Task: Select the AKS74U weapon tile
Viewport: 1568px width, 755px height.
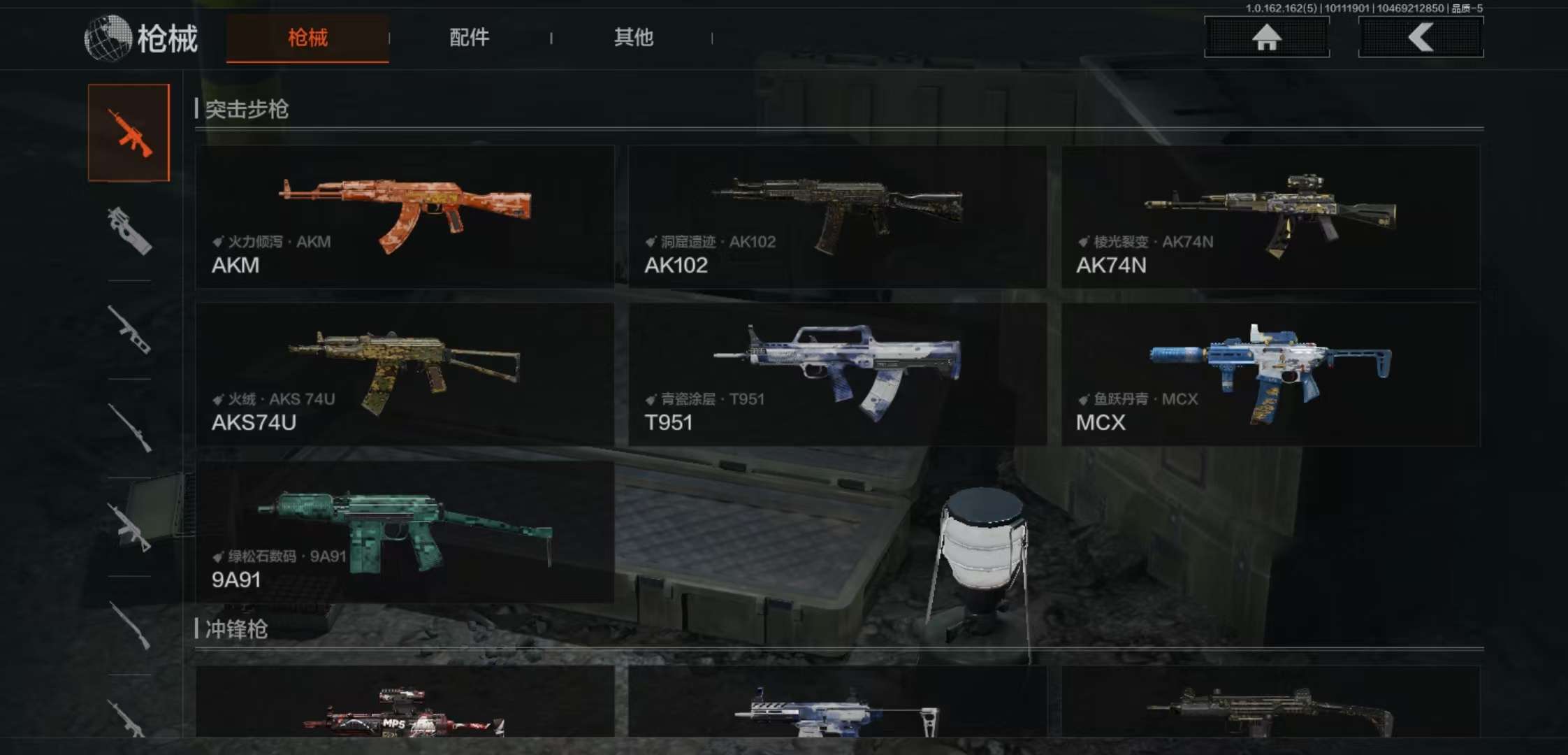Action: tap(405, 374)
